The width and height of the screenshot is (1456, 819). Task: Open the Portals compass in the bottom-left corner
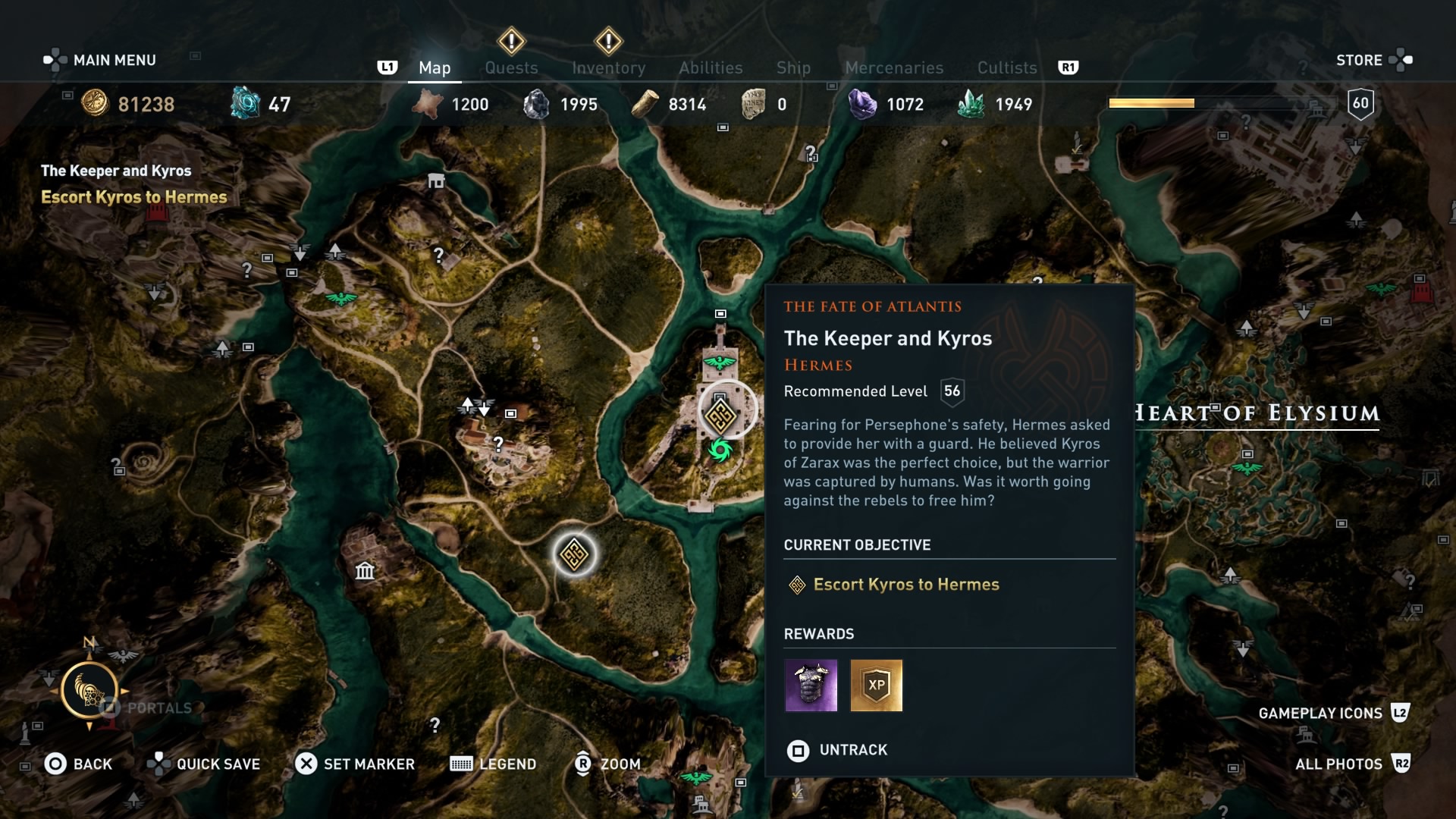(91, 692)
